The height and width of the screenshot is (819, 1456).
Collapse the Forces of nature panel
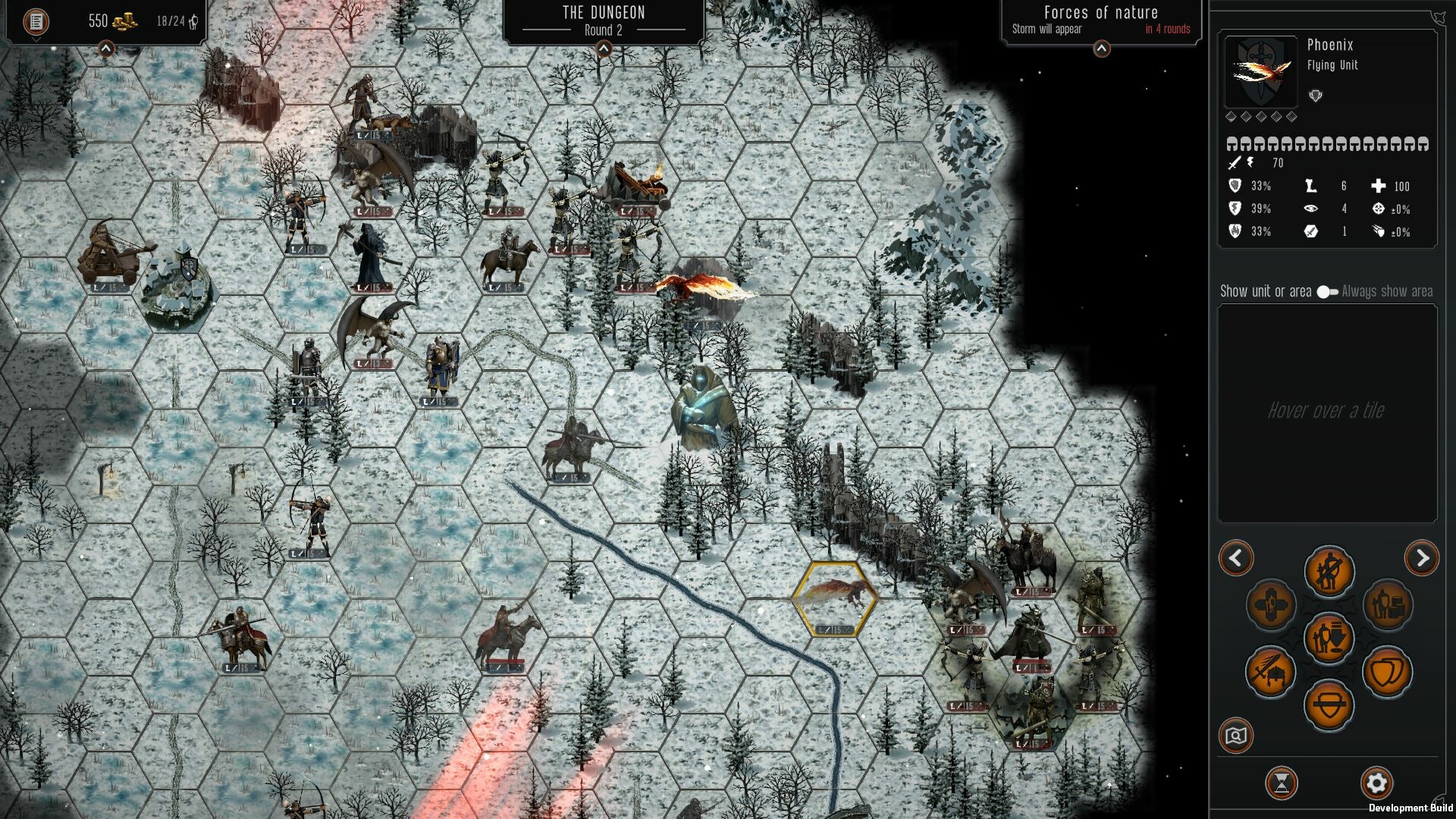pyautogui.click(x=1101, y=49)
